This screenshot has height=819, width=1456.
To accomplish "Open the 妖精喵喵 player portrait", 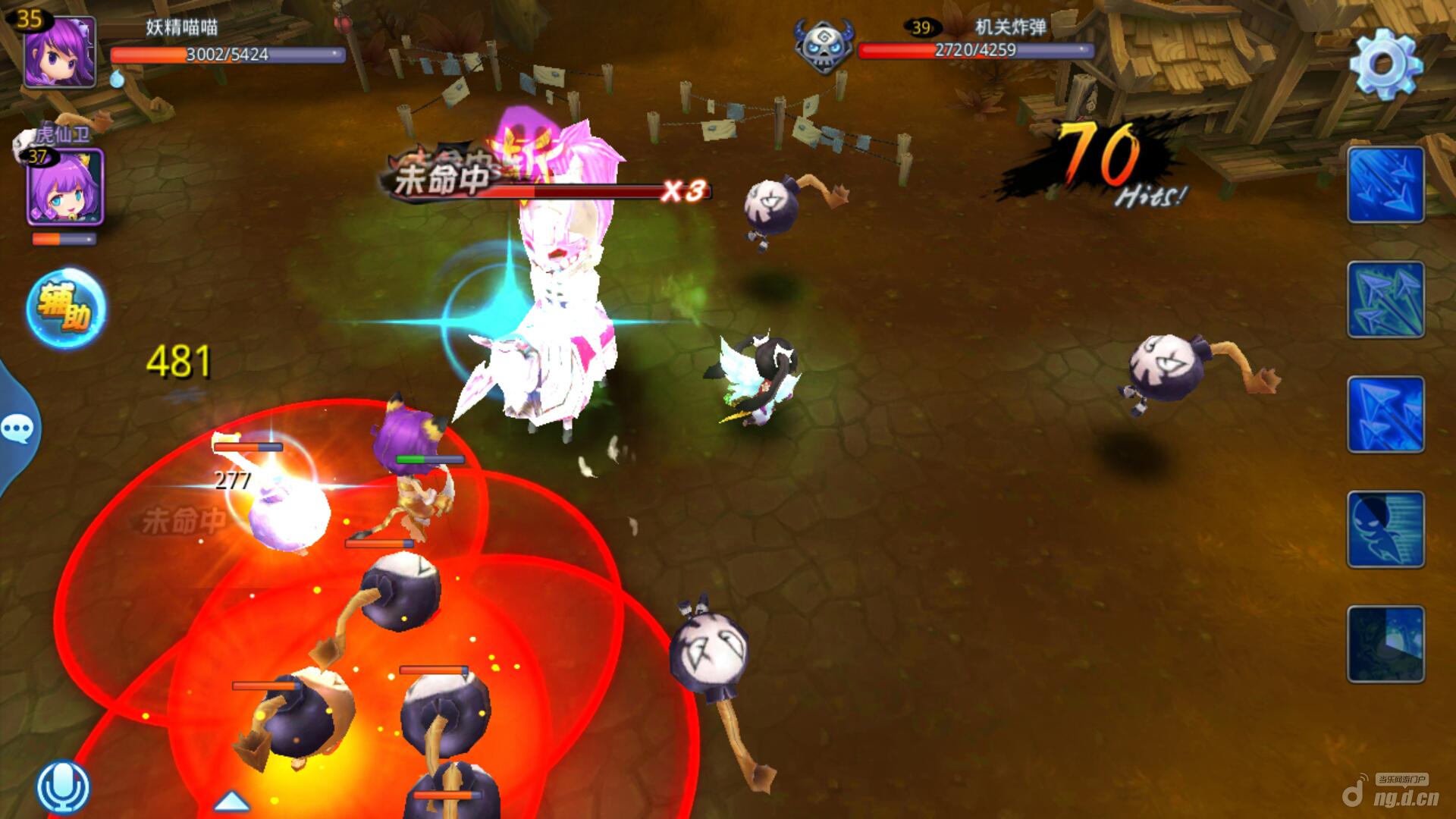I will click(x=59, y=52).
